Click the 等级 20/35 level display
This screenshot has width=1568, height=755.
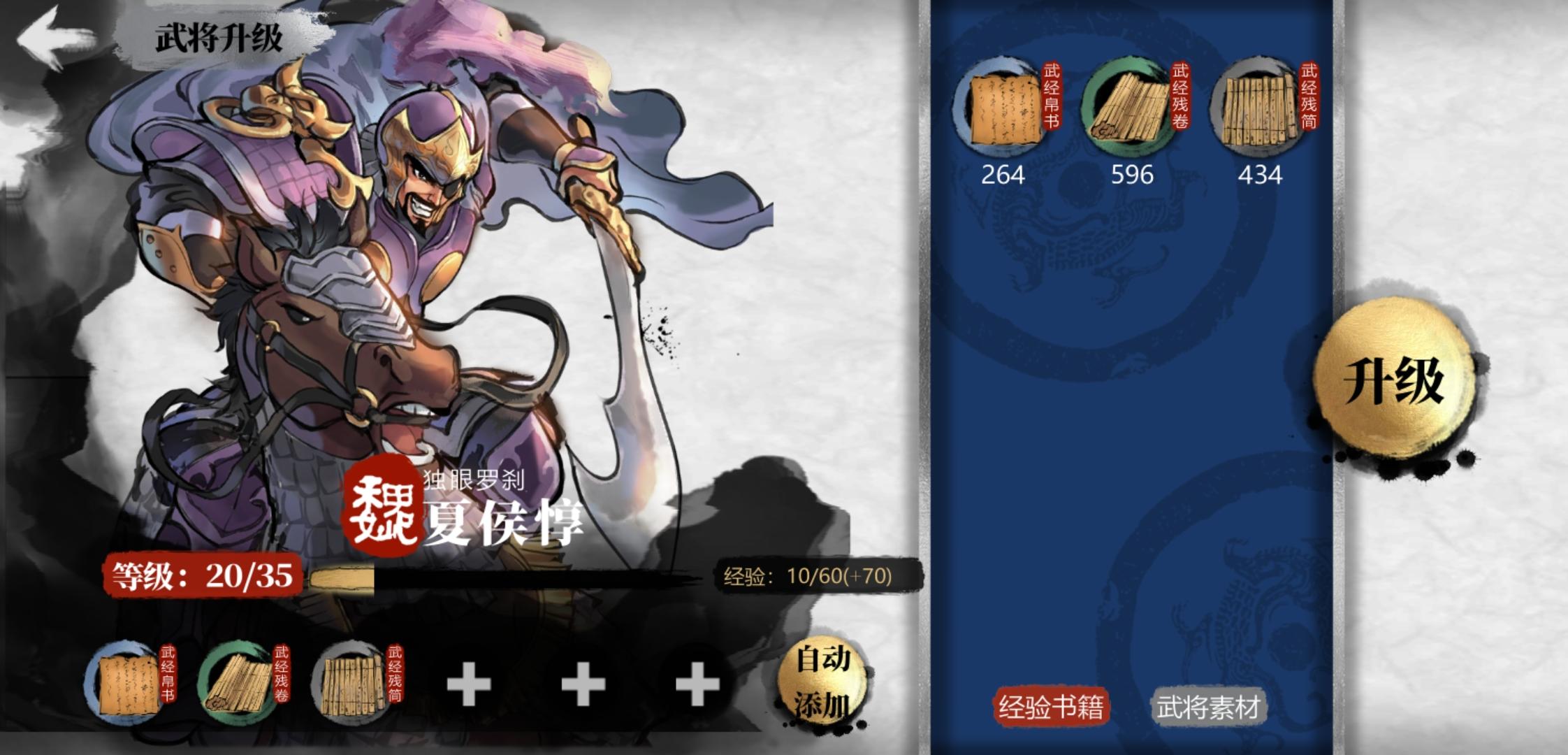coord(203,576)
